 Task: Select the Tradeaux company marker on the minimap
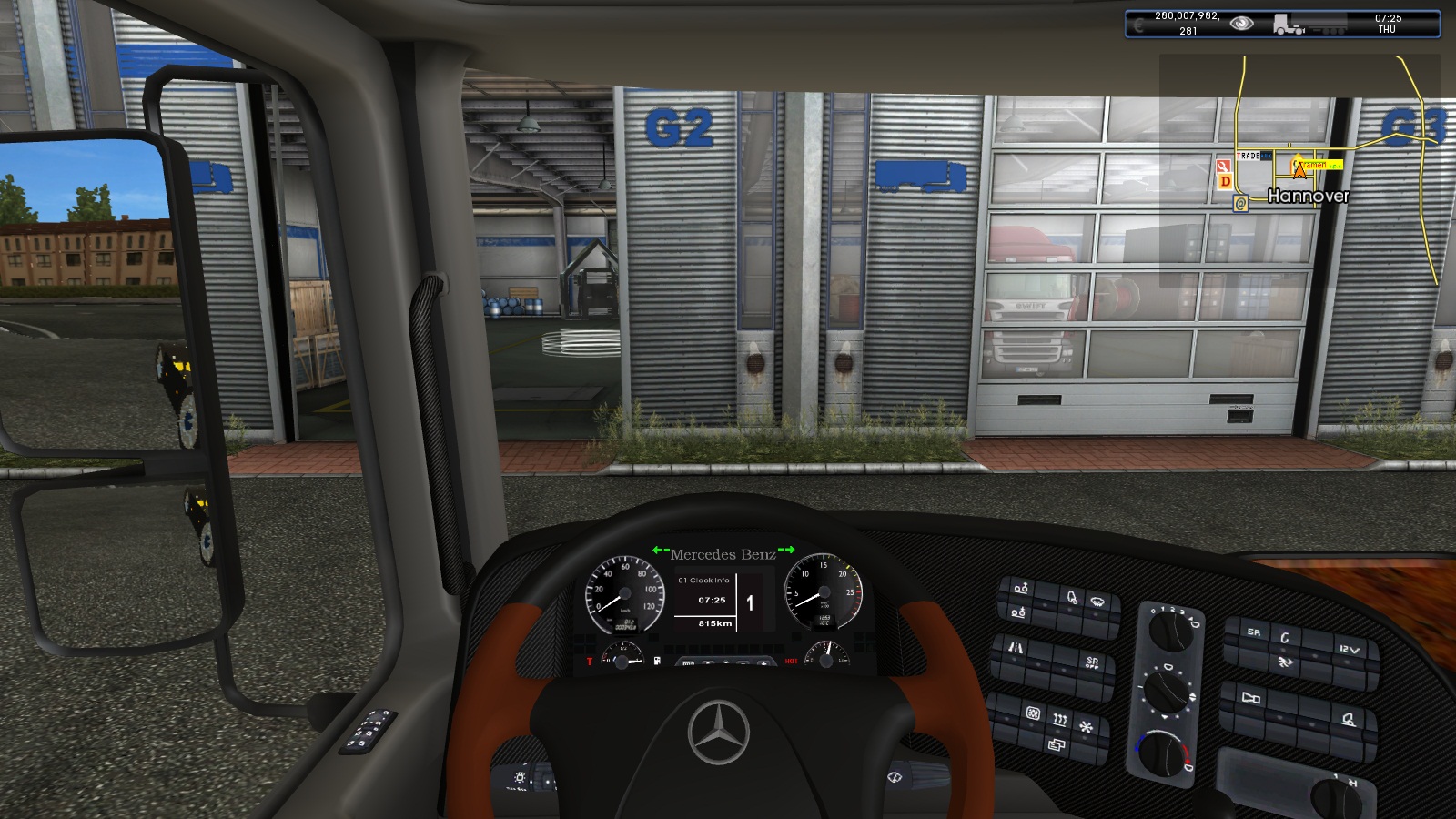click(x=1253, y=157)
